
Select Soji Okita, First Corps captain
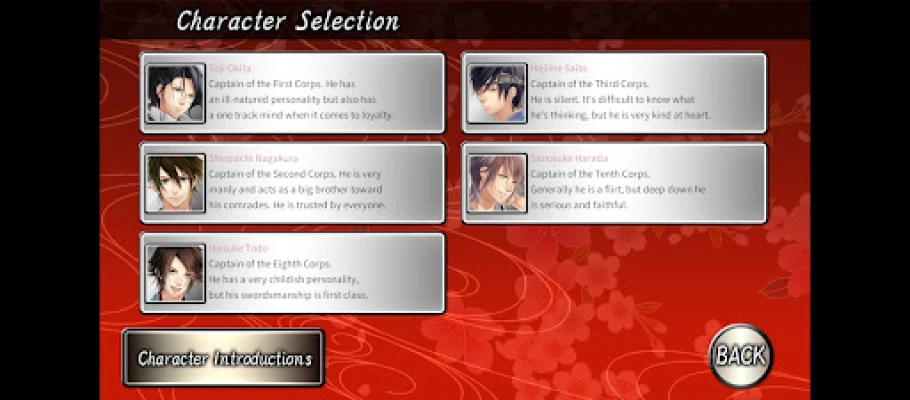pos(292,93)
